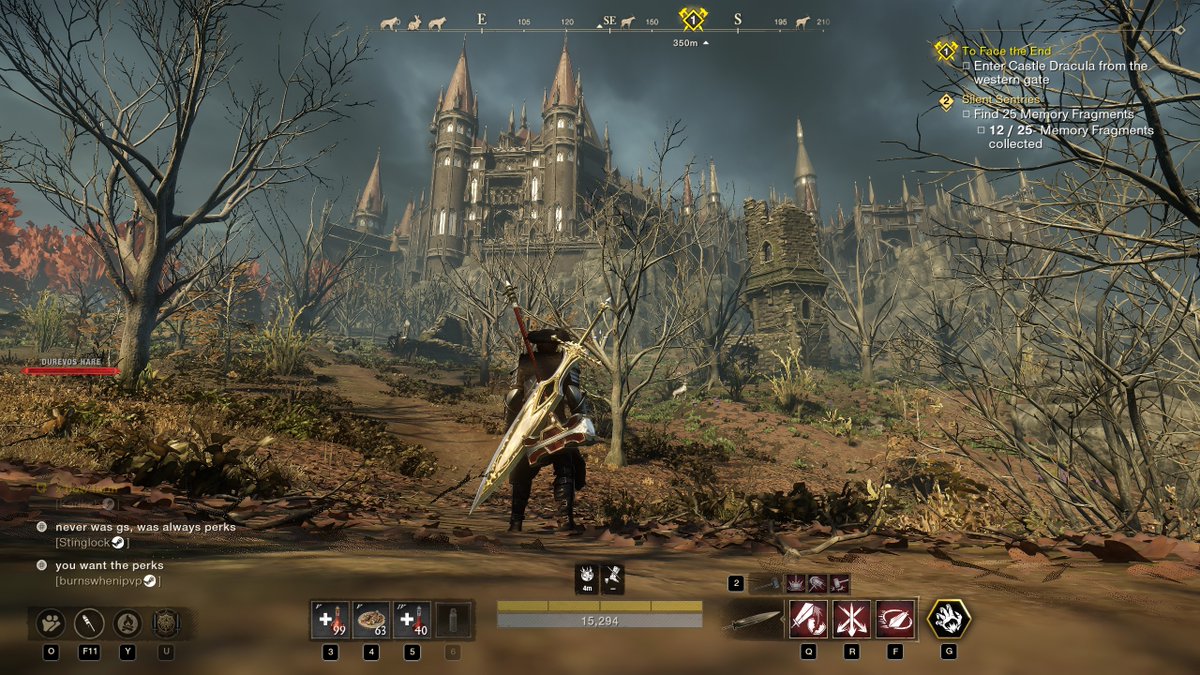
Task: Use the potion slot showing 40 count
Action: tap(412, 620)
